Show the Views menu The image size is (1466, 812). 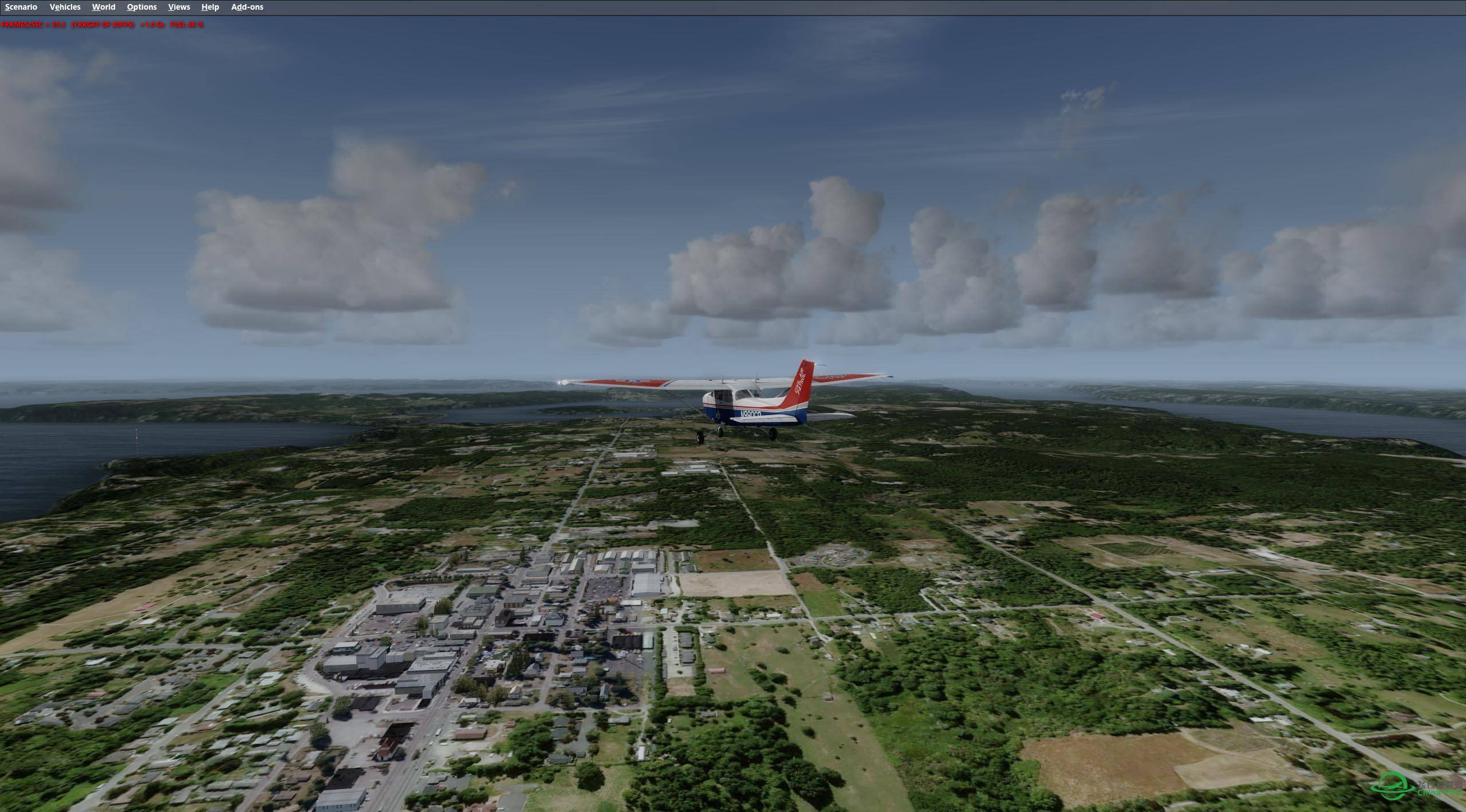pos(179,7)
